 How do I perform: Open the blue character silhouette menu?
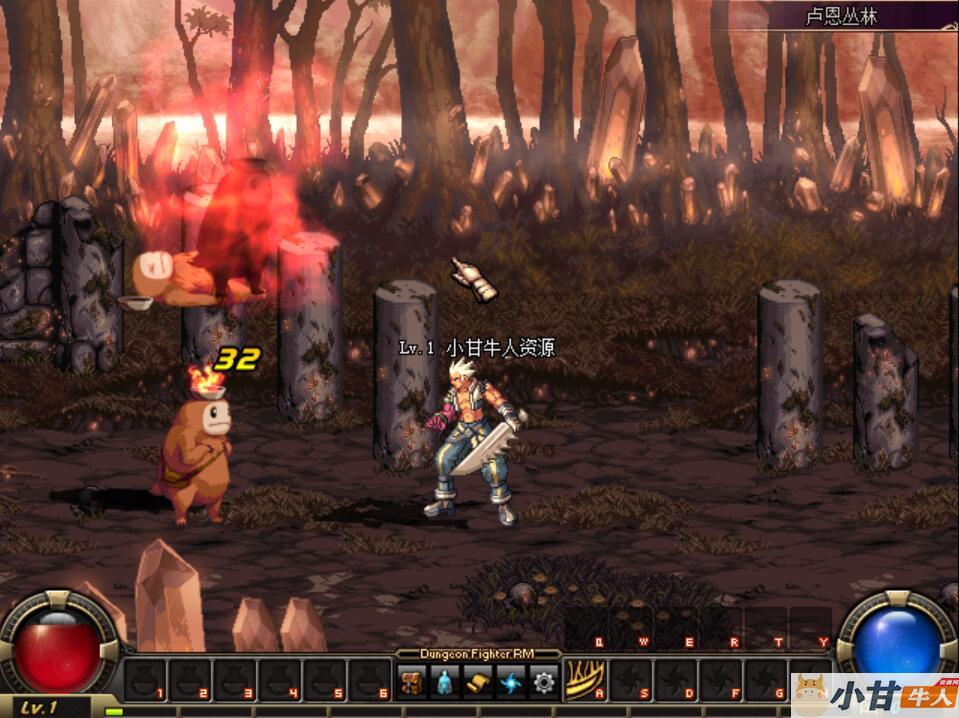click(x=444, y=682)
